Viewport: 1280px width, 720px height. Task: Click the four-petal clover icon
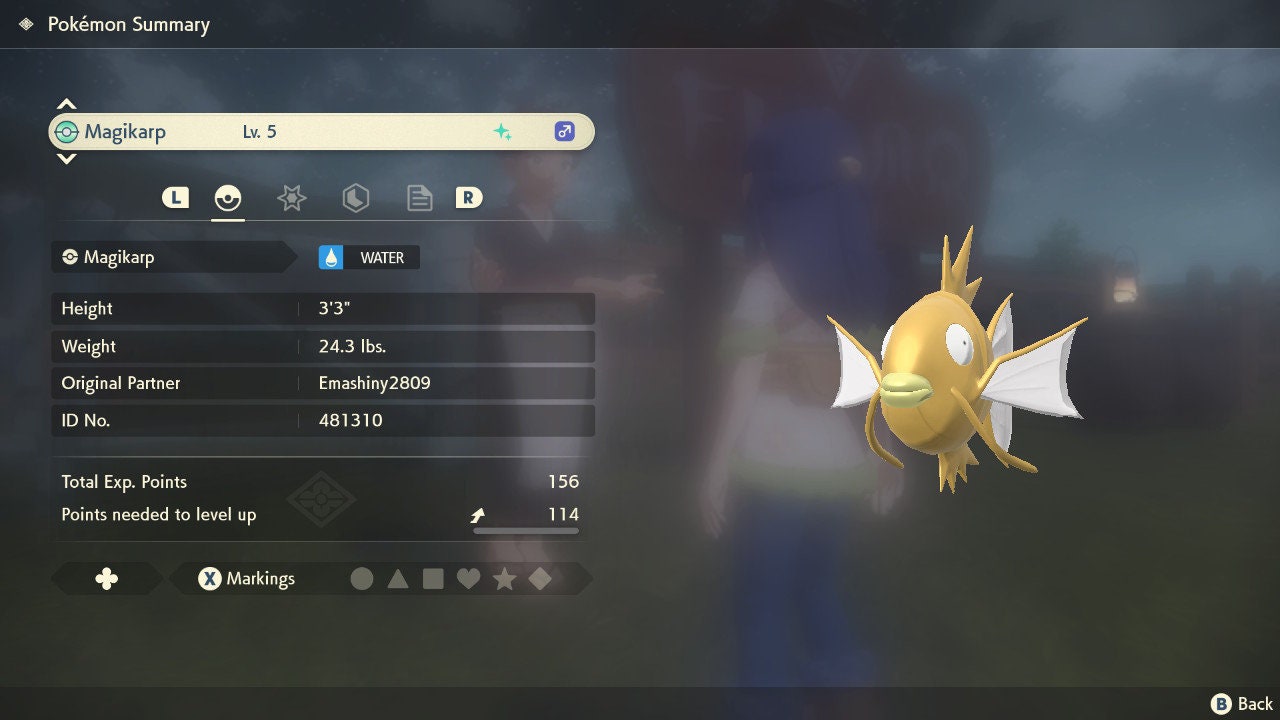click(106, 579)
